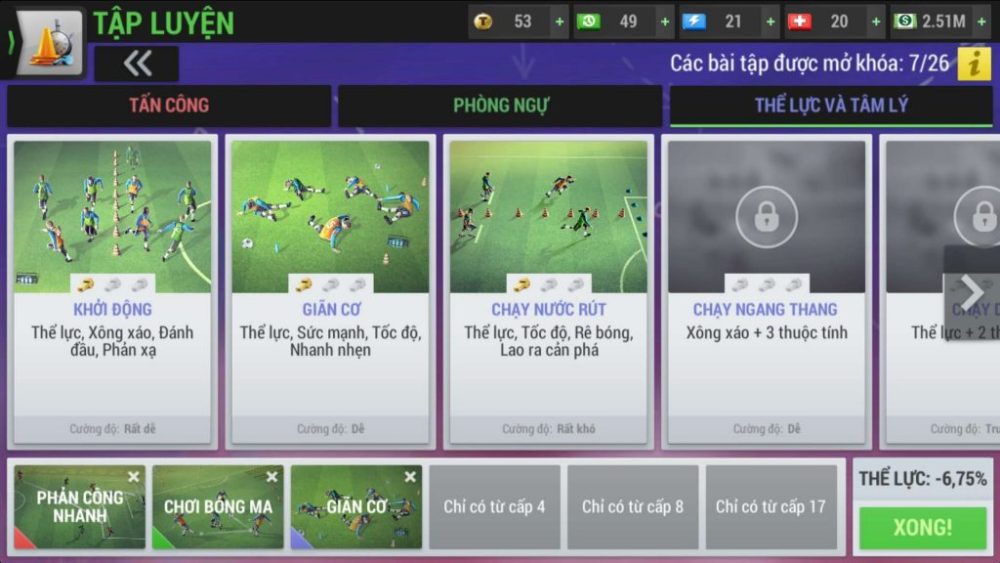
Task: Pick the Chạy Nước Rút drill card
Action: 548,290
